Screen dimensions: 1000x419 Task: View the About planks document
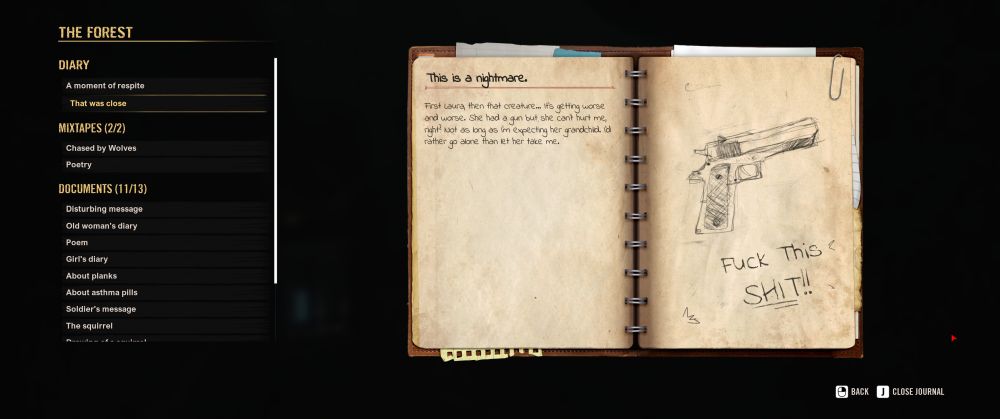(x=93, y=276)
